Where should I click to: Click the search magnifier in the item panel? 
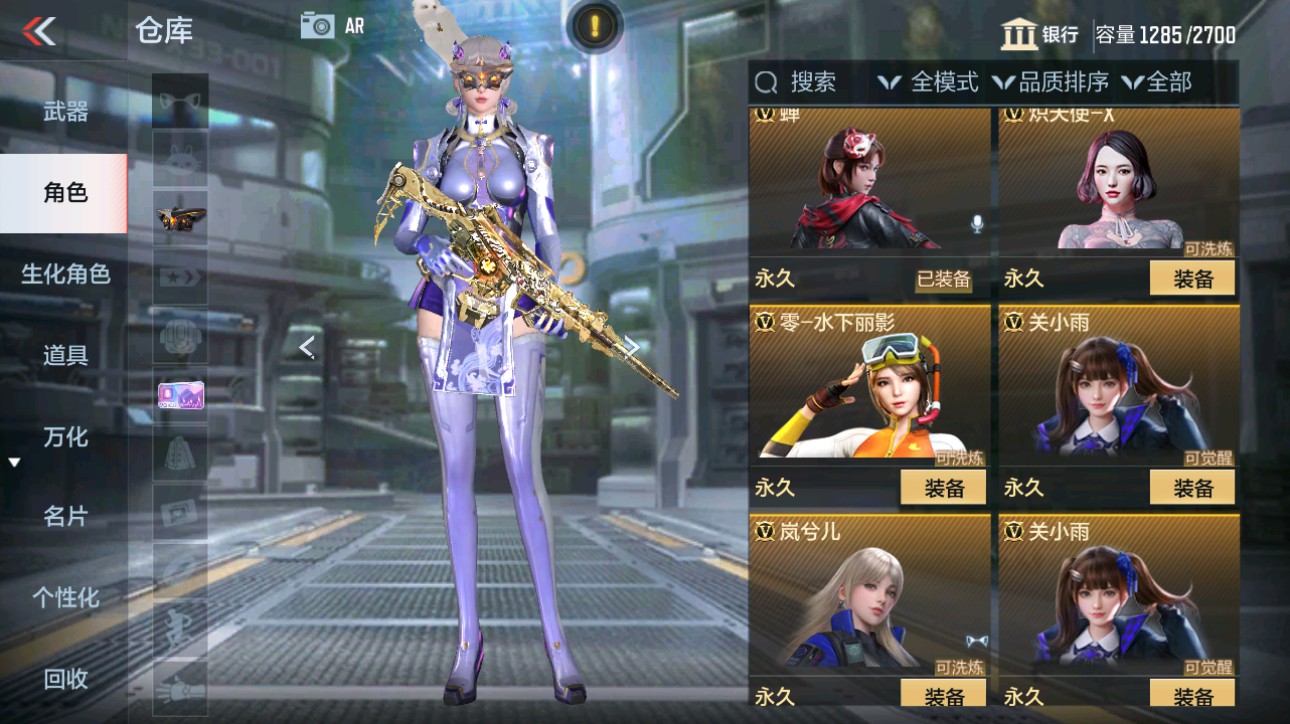766,83
